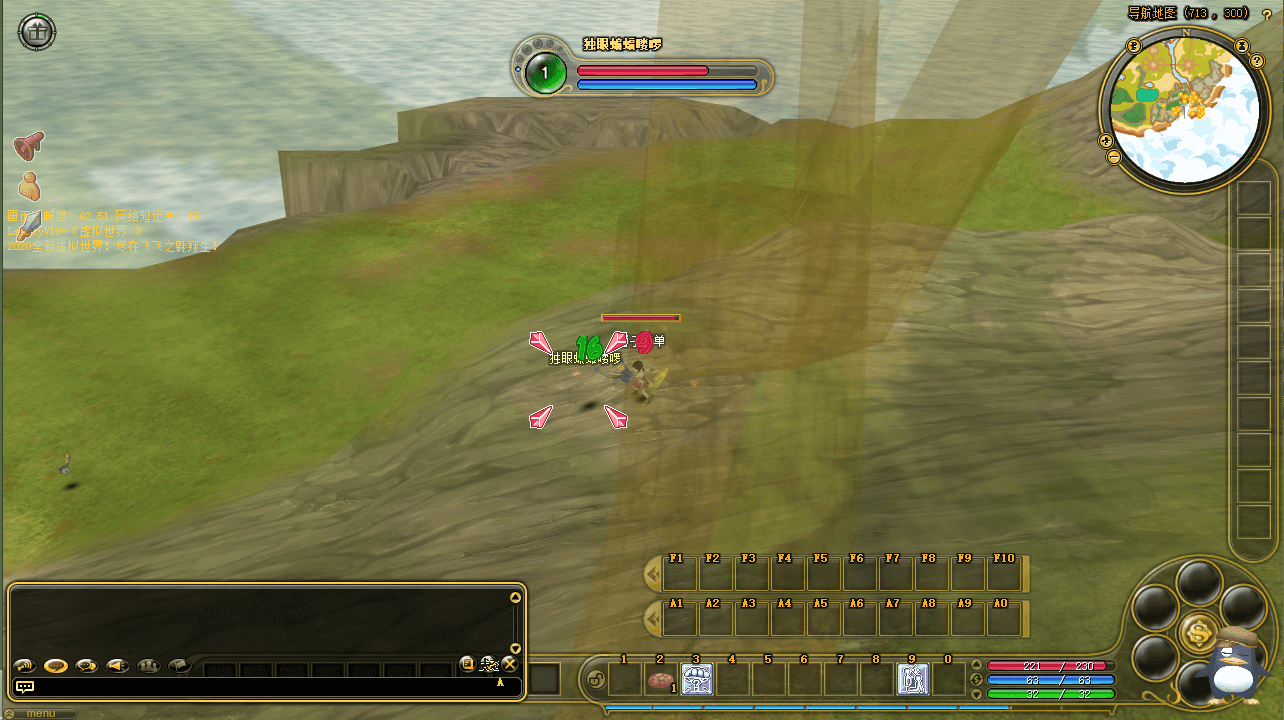Open the menu button at the bottom left

click(40, 714)
